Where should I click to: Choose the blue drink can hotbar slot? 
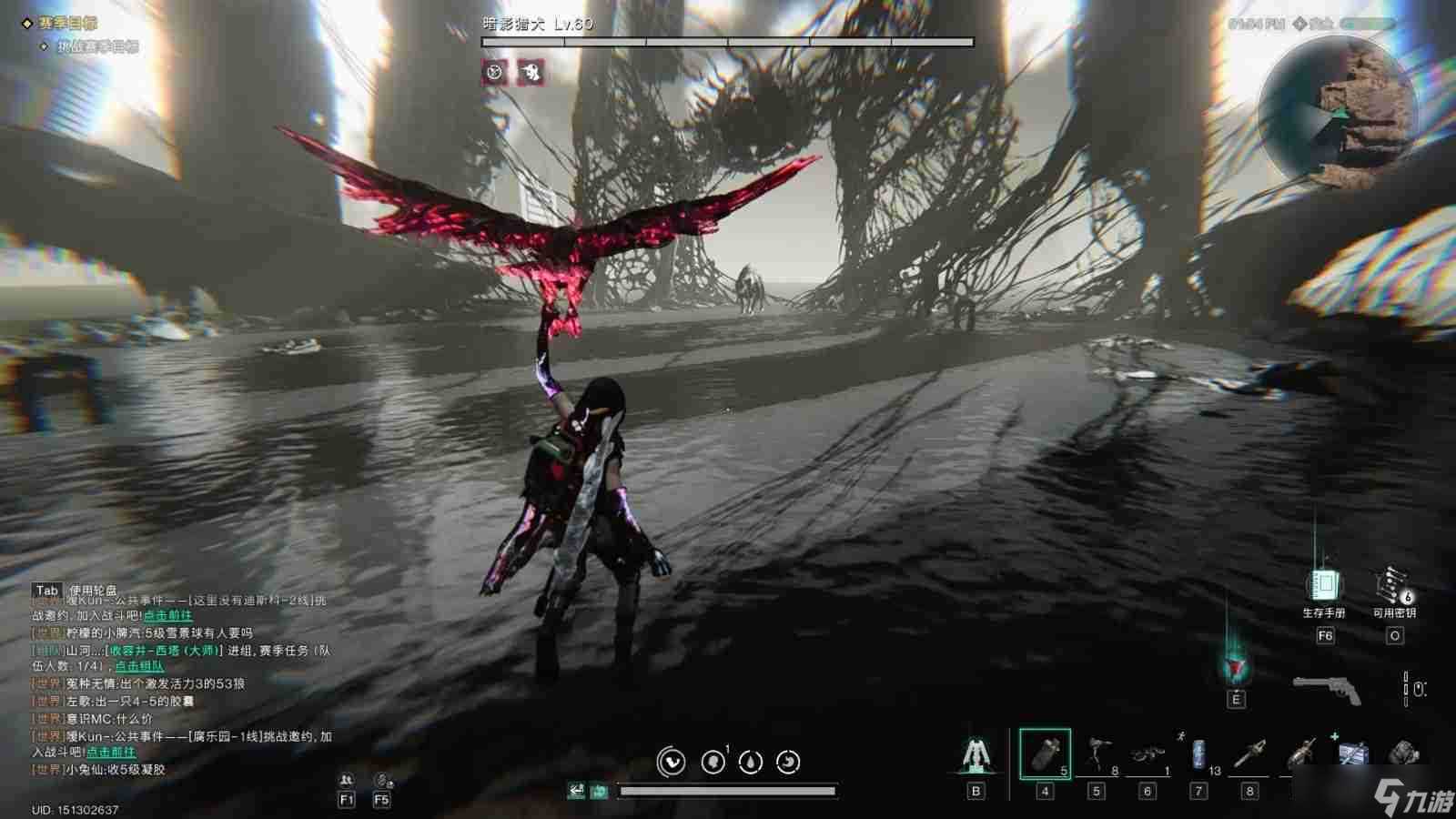[1199, 755]
